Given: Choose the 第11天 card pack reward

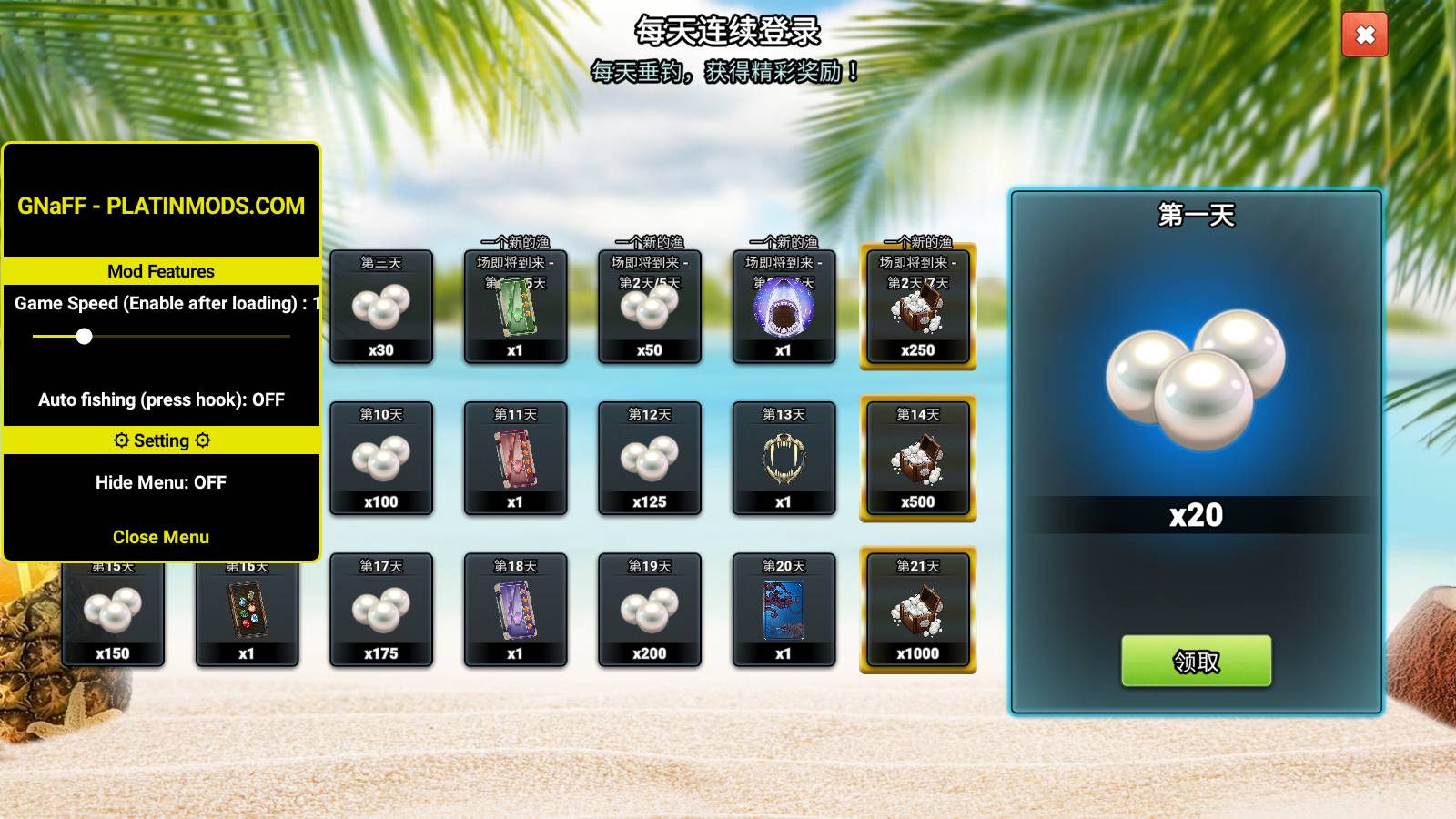Looking at the screenshot, I should tap(515, 459).
